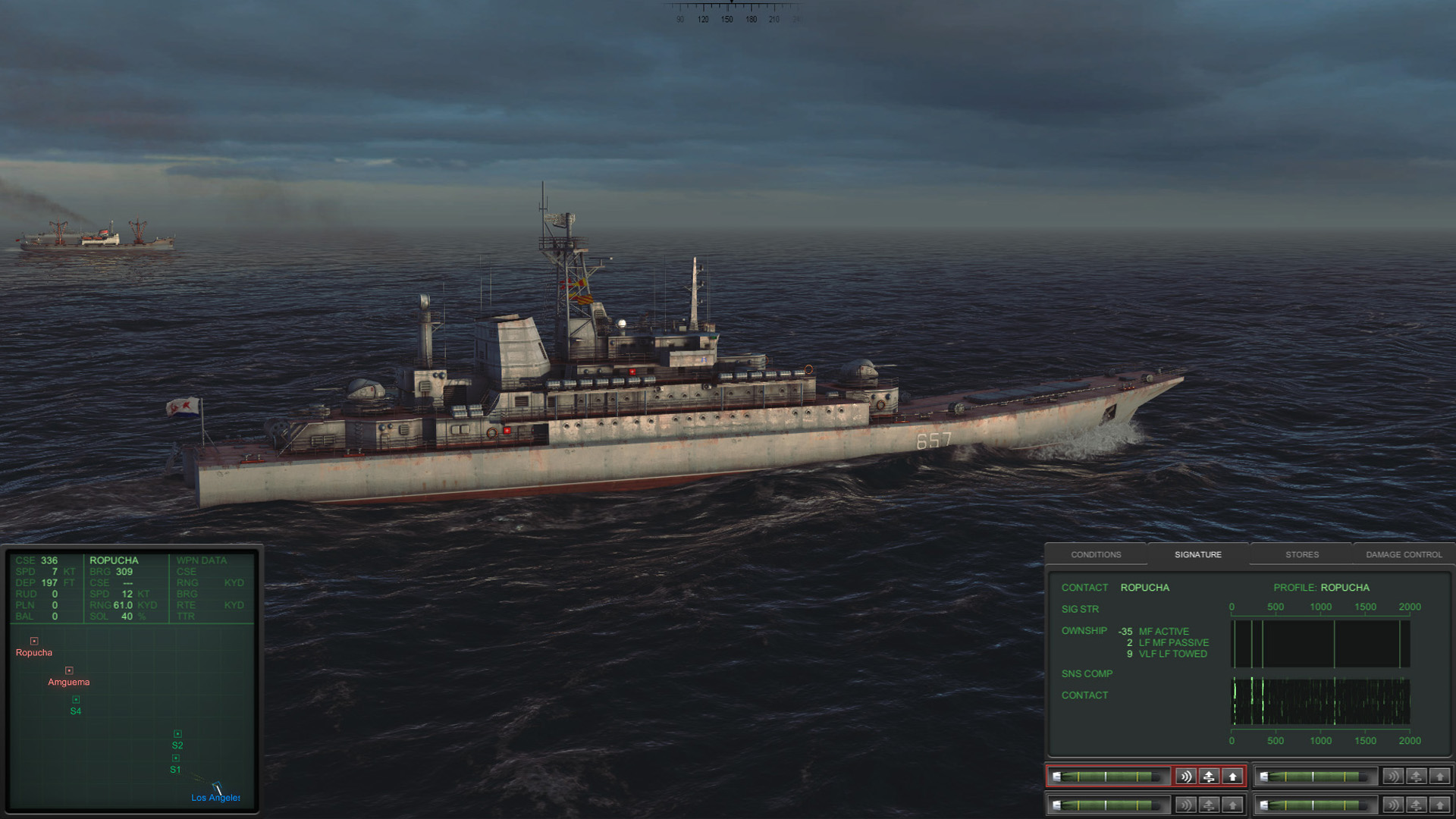Open the Signature tab
Screen dimensions: 1456x819
tap(1197, 554)
